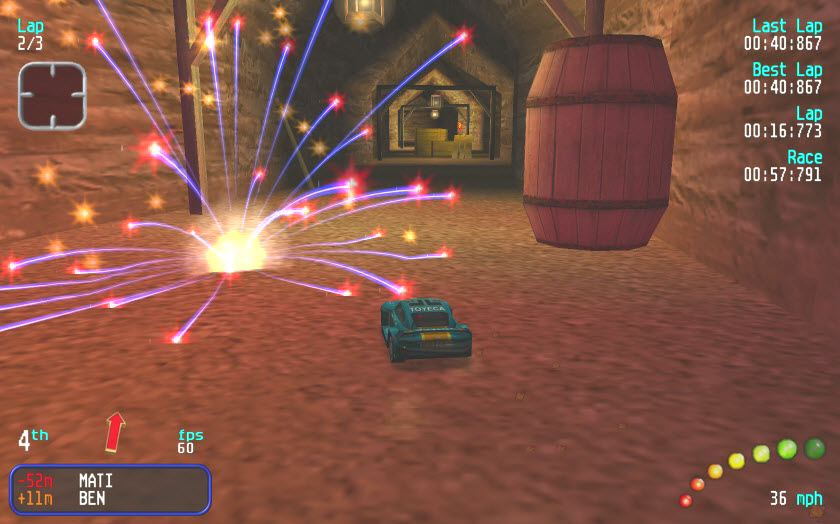The height and width of the screenshot is (524, 840).
Task: Select BEN in the racer gap list
Action: pyautogui.click(x=92, y=498)
